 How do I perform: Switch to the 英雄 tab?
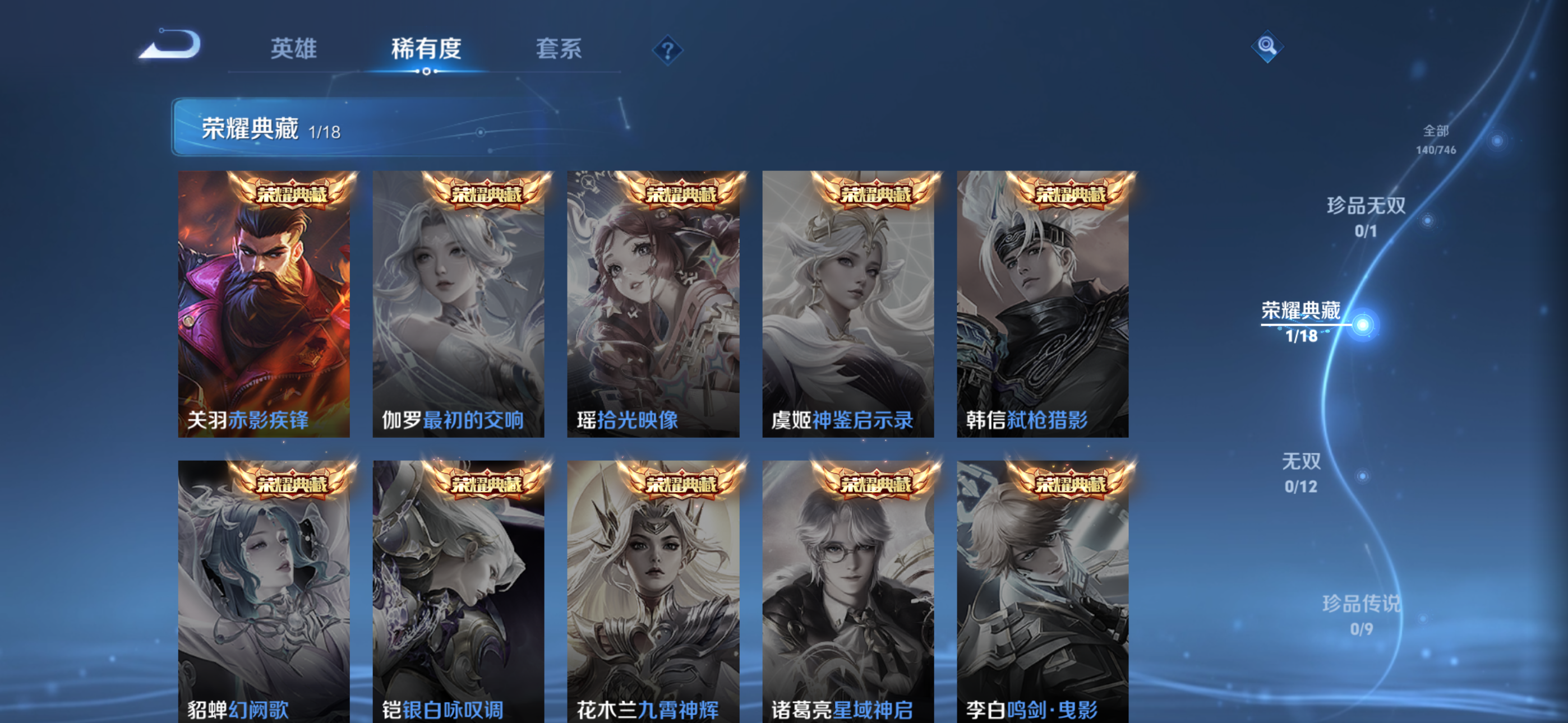coord(294,50)
